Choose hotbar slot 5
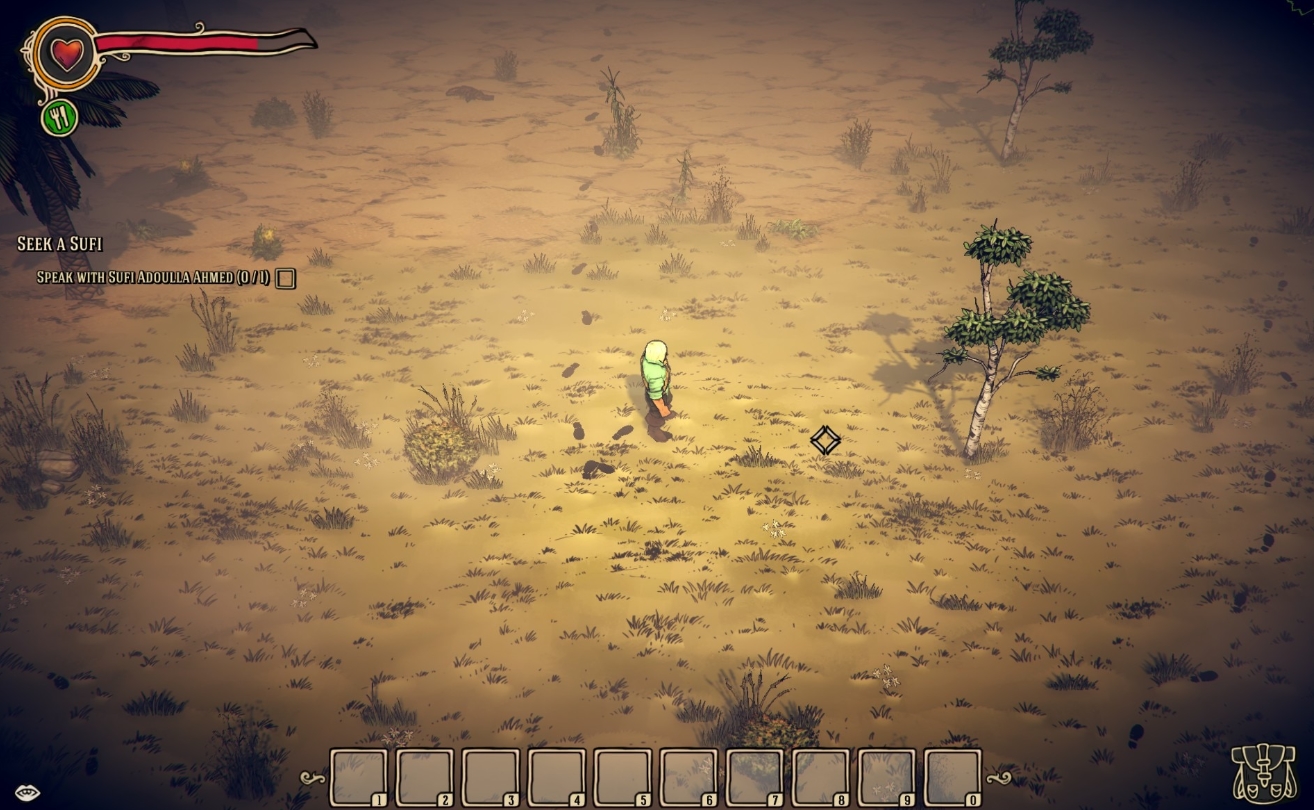The width and height of the screenshot is (1314, 810). (622, 777)
